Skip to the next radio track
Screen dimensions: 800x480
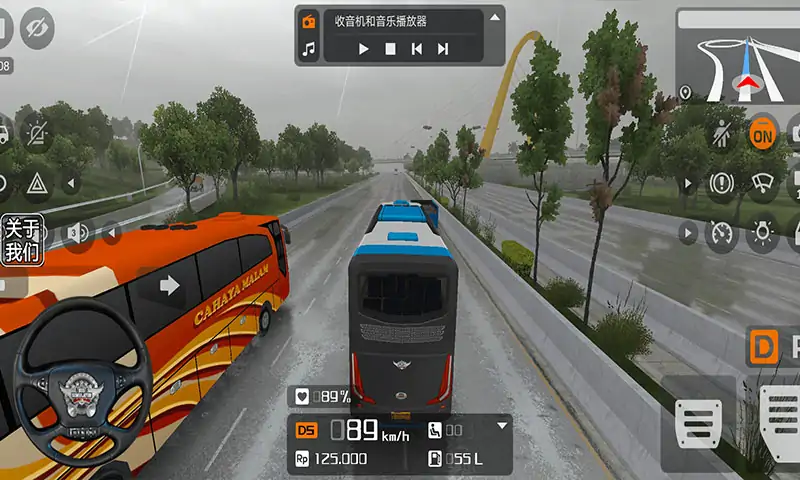[x=442, y=48]
